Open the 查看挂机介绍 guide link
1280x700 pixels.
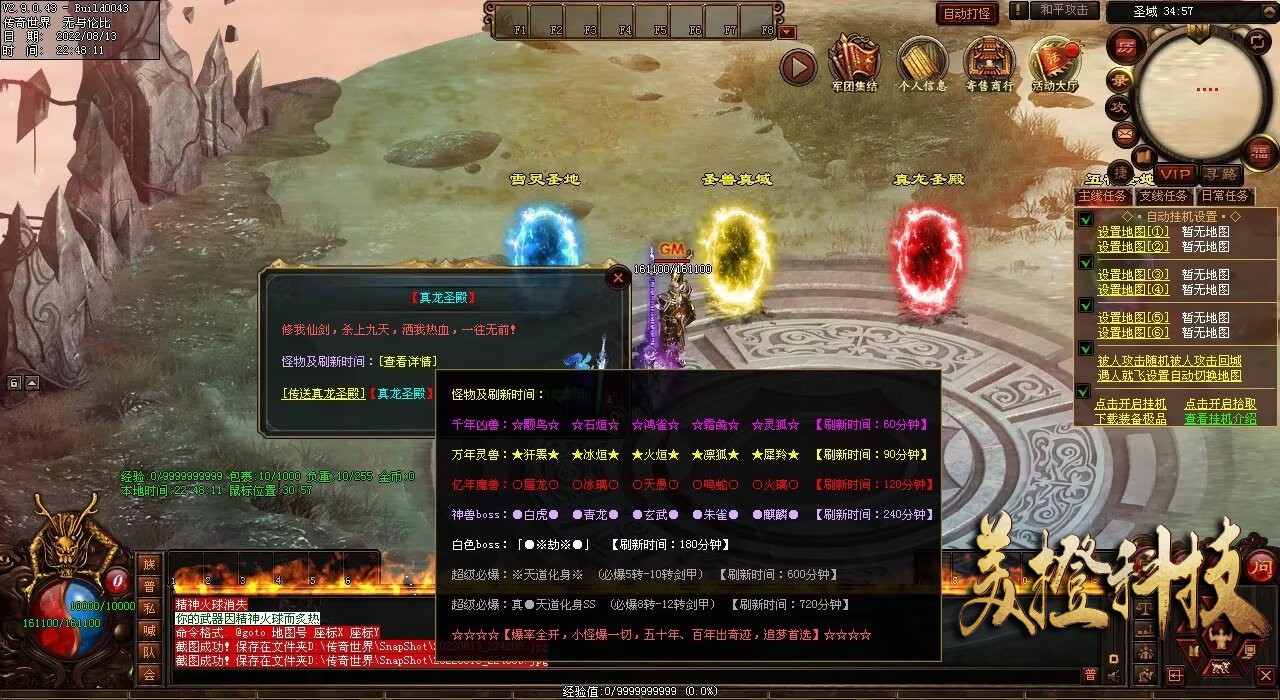[x=1220, y=419]
